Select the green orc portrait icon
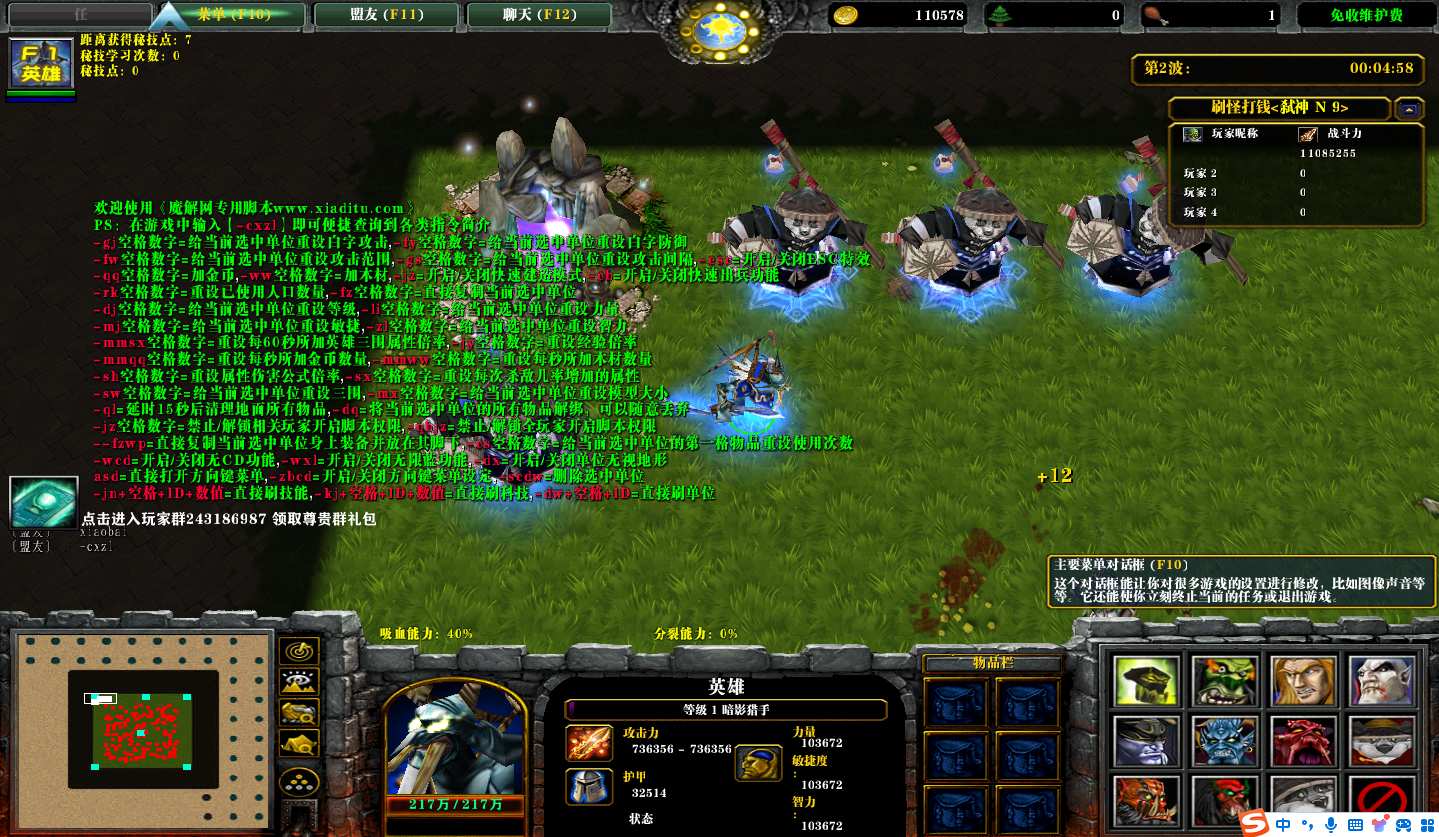This screenshot has height=837, width=1439. (x=1225, y=681)
